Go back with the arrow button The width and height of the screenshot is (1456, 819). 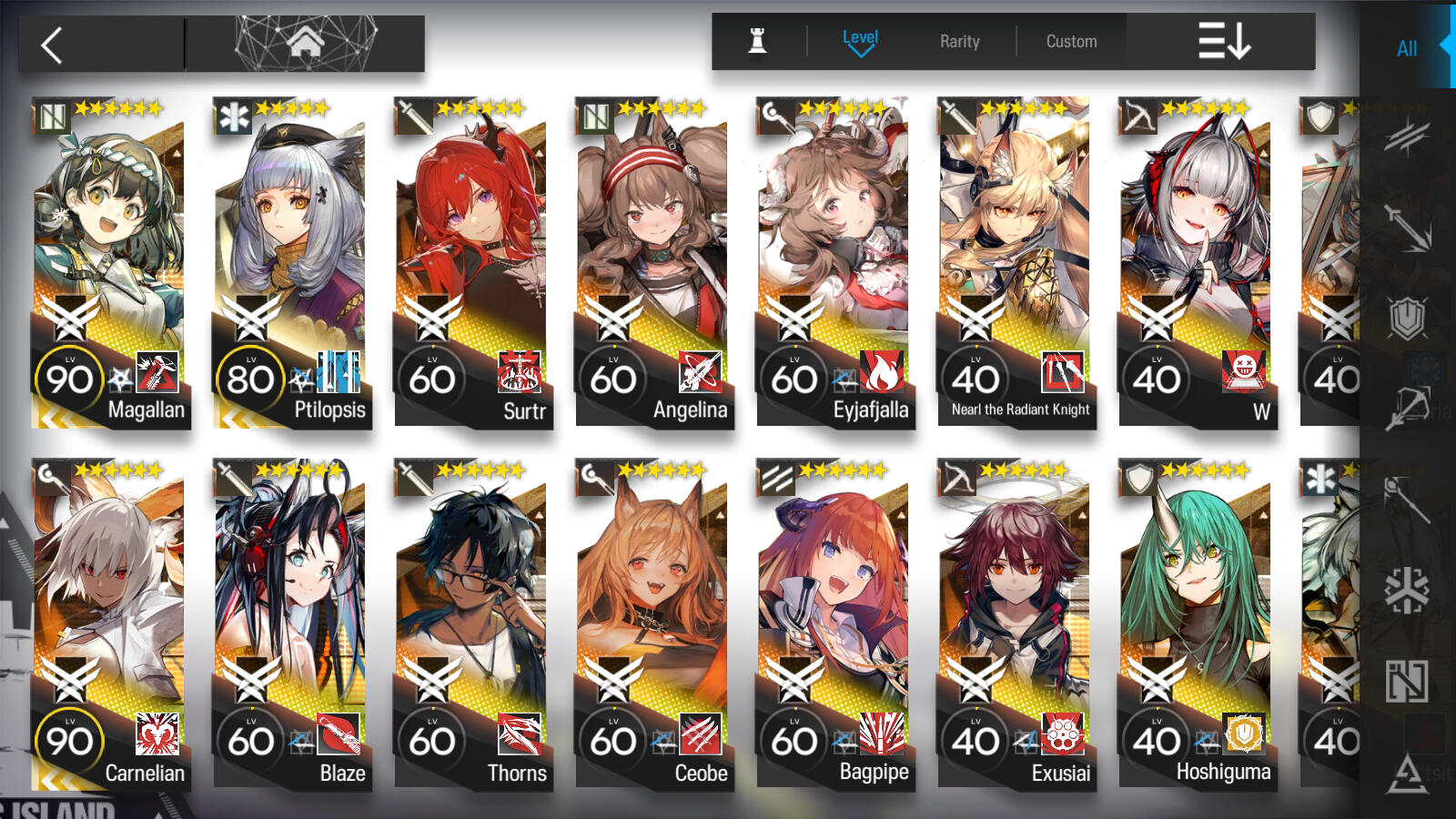tap(53, 45)
